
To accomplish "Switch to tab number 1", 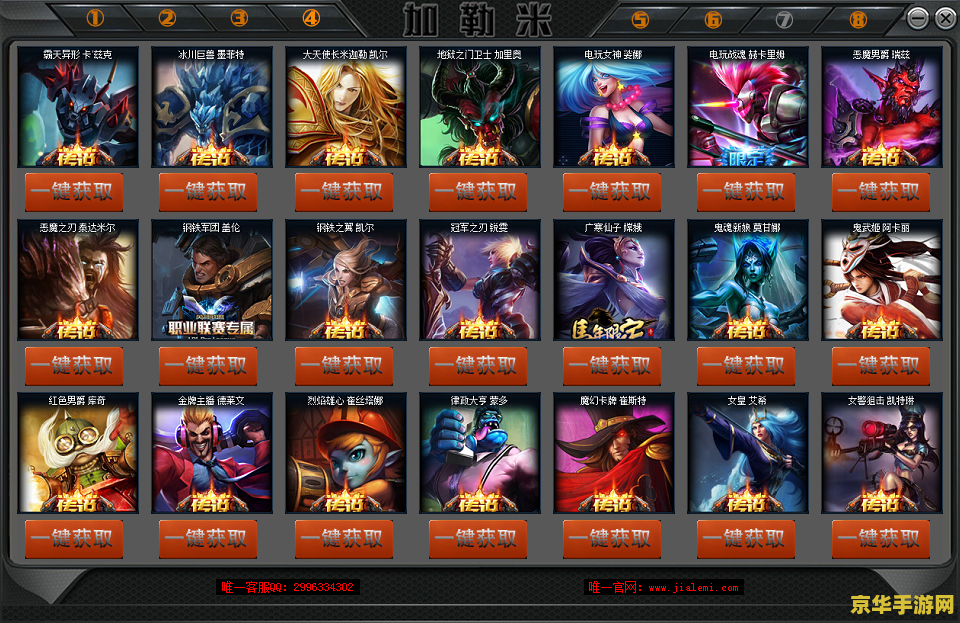I will 95,18.
